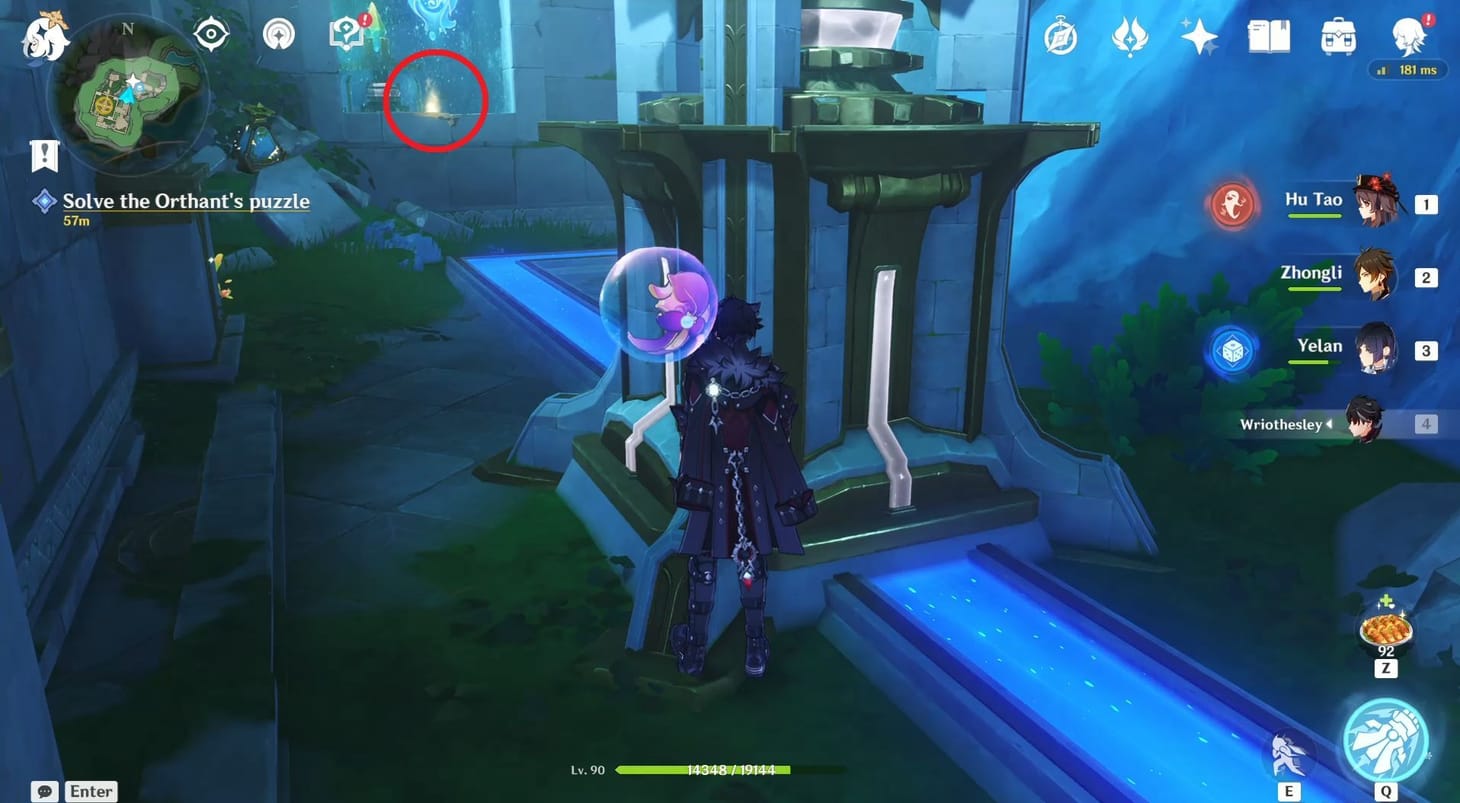1460x803 pixels.
Task: Expand the exclamation quest banner
Action: (42, 155)
